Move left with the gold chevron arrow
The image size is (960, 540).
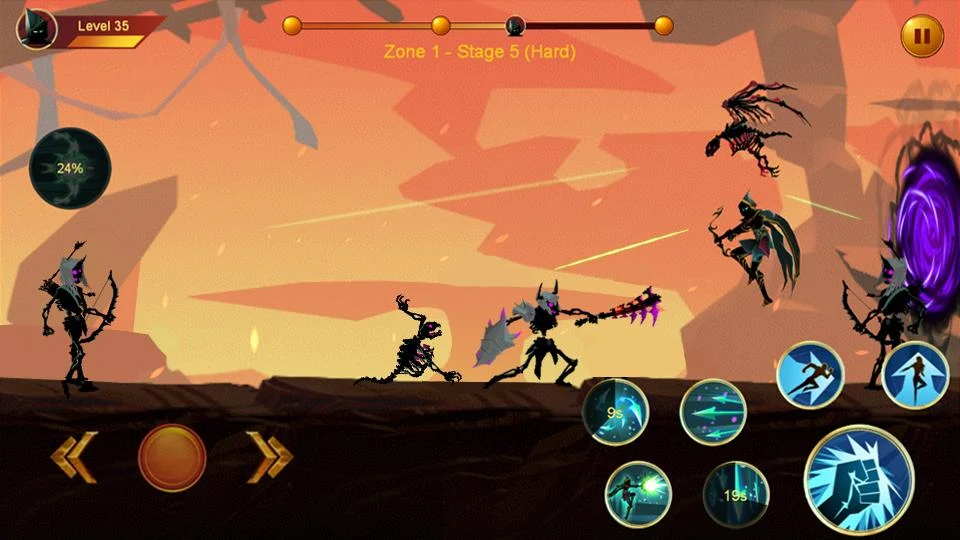pos(74,458)
